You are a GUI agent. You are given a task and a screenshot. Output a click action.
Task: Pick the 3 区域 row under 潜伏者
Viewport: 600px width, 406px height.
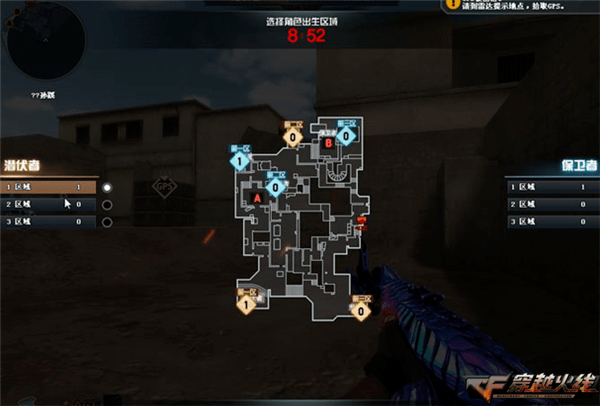tap(48, 221)
